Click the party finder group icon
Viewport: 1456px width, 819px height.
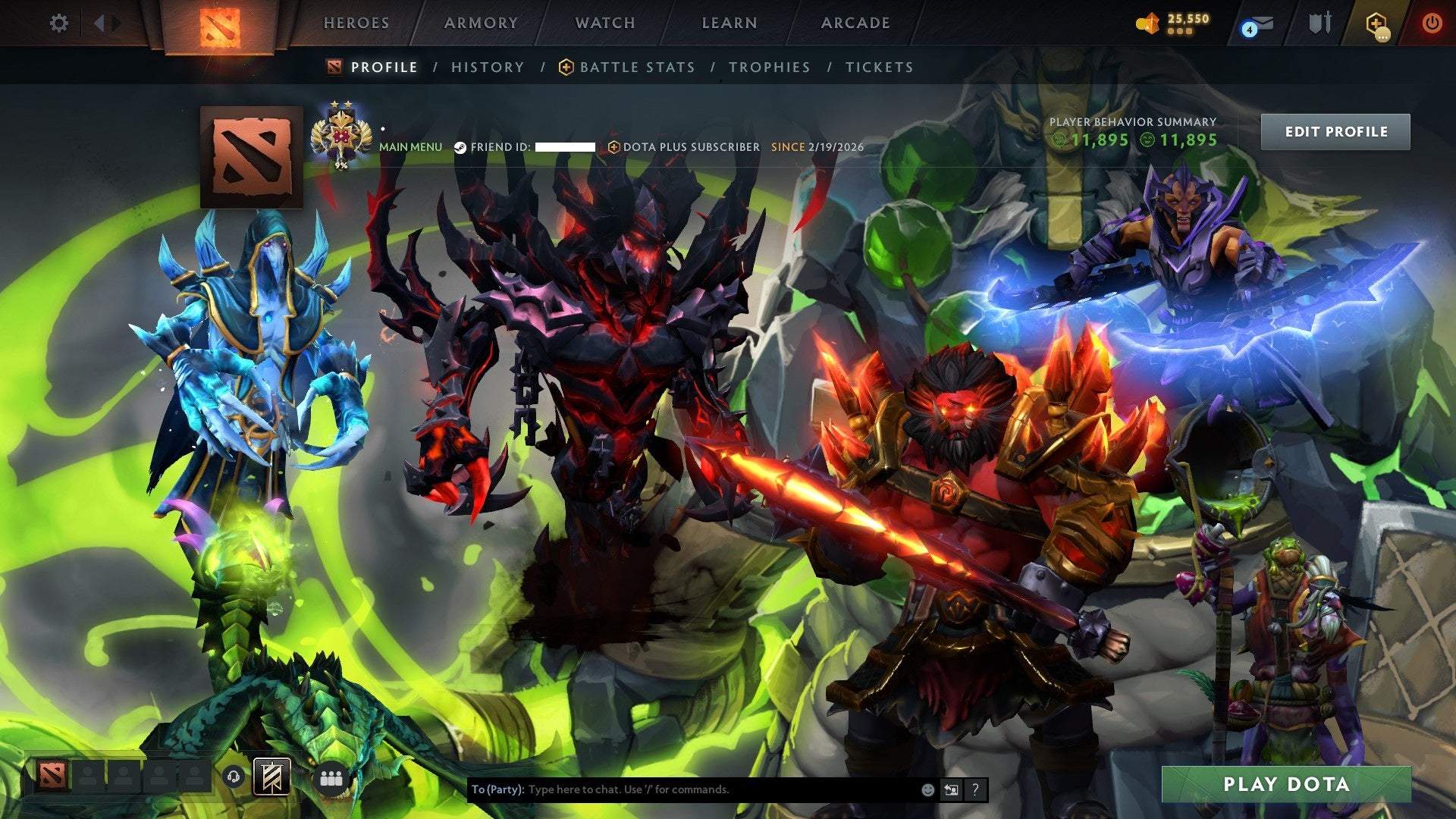(x=330, y=777)
